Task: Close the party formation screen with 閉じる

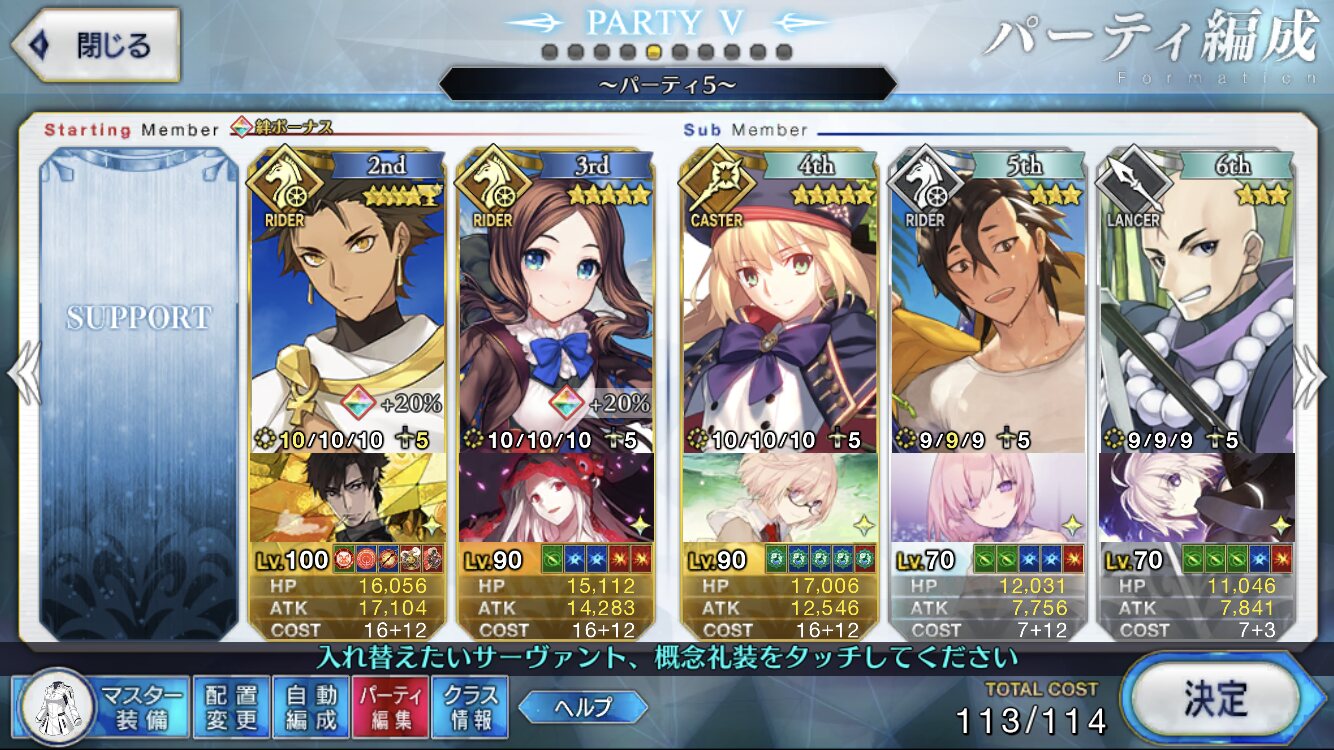Action: click(95, 45)
